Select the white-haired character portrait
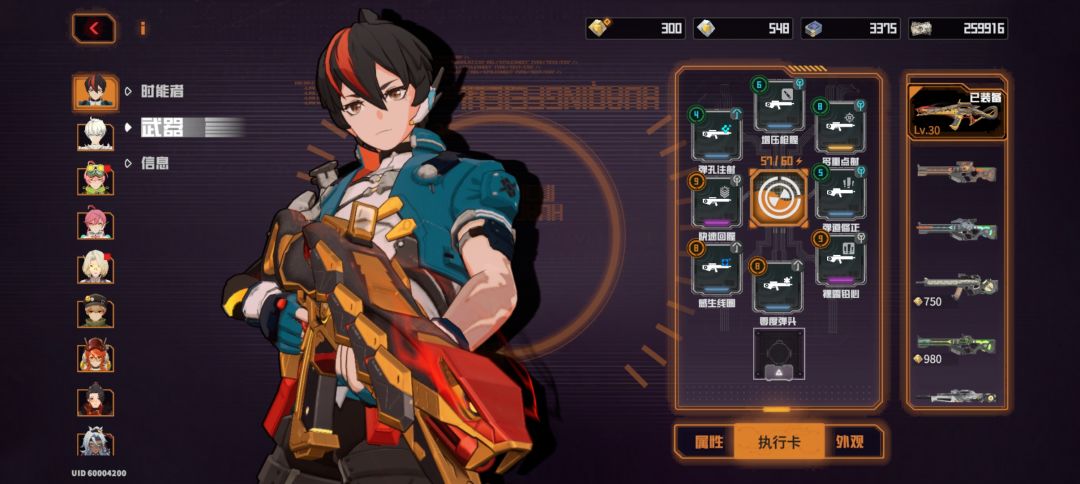This screenshot has width=1080, height=484. coord(96,134)
